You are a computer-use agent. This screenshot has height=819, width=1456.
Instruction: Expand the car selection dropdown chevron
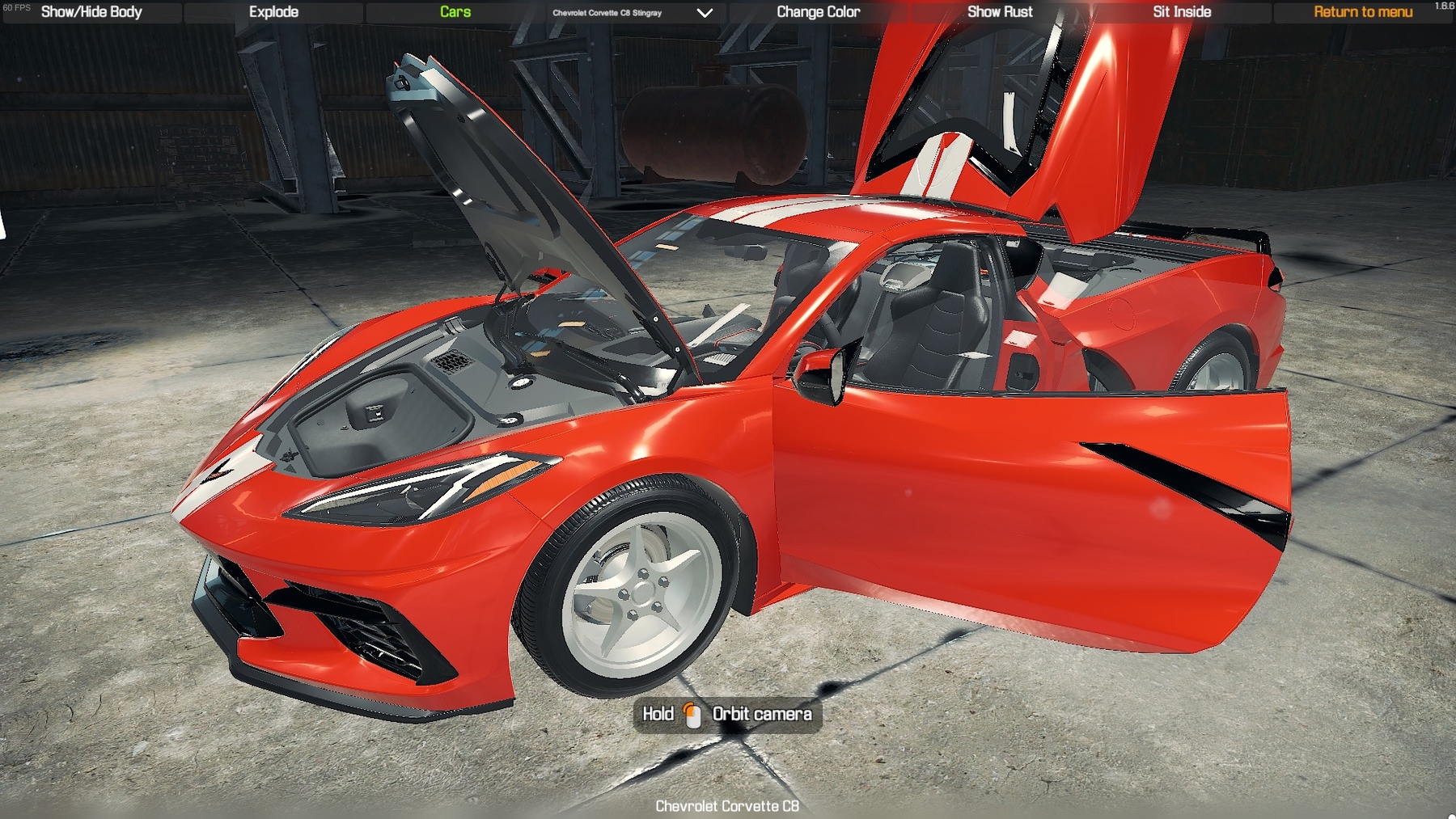point(703,13)
